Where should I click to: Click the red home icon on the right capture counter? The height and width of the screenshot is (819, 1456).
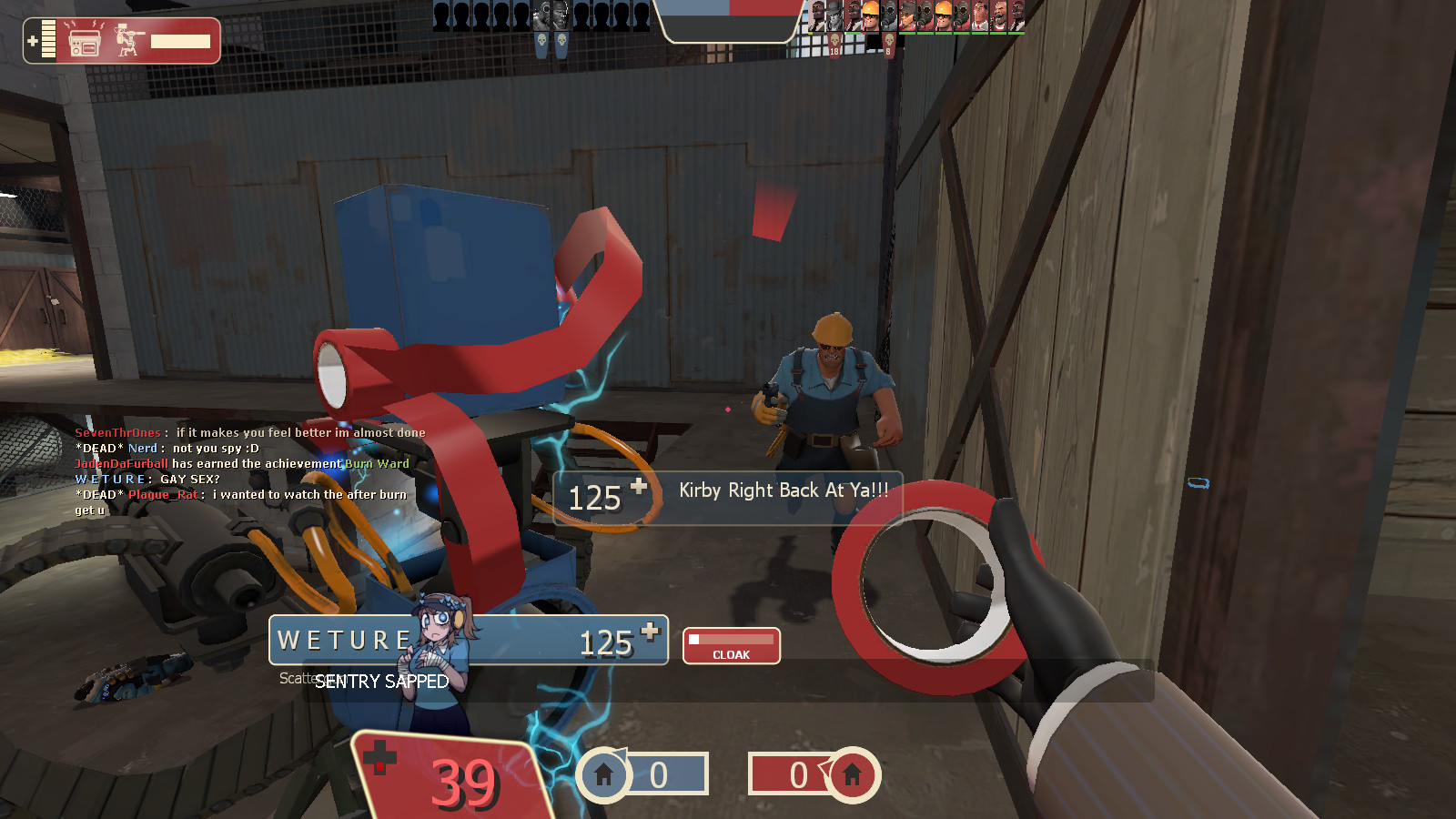click(851, 776)
